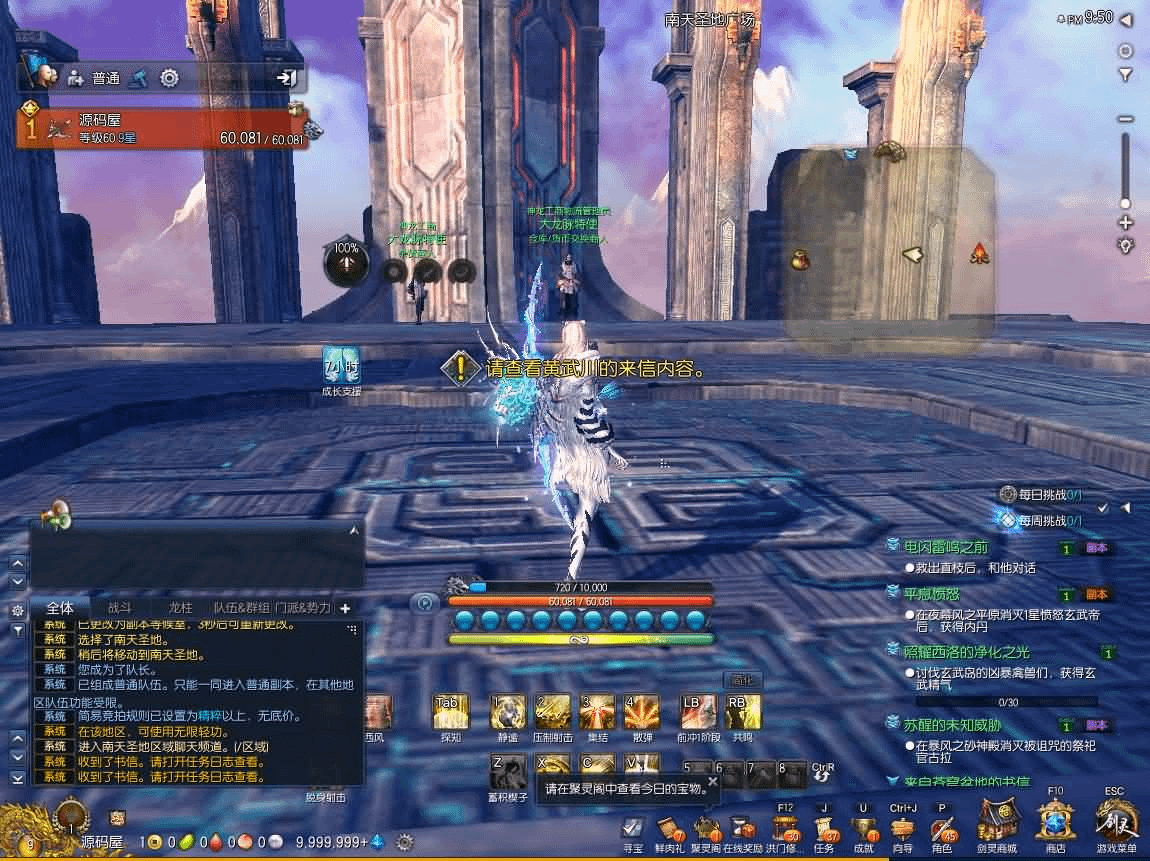Select the 电闪雷鸣之前 quest entry
1150x861 pixels.
pos(946,547)
